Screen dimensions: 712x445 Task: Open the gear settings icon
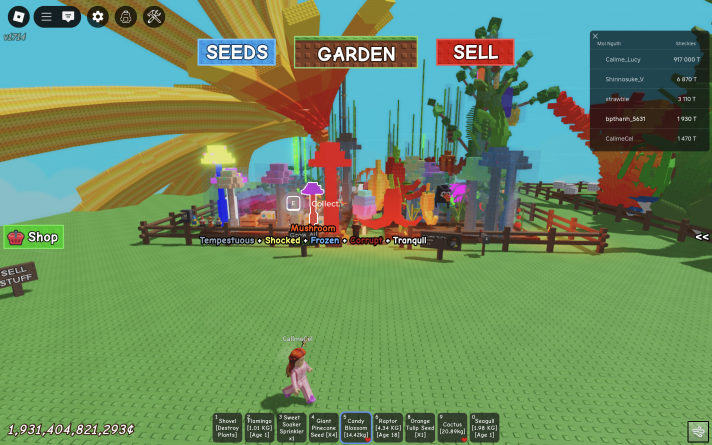coord(97,16)
